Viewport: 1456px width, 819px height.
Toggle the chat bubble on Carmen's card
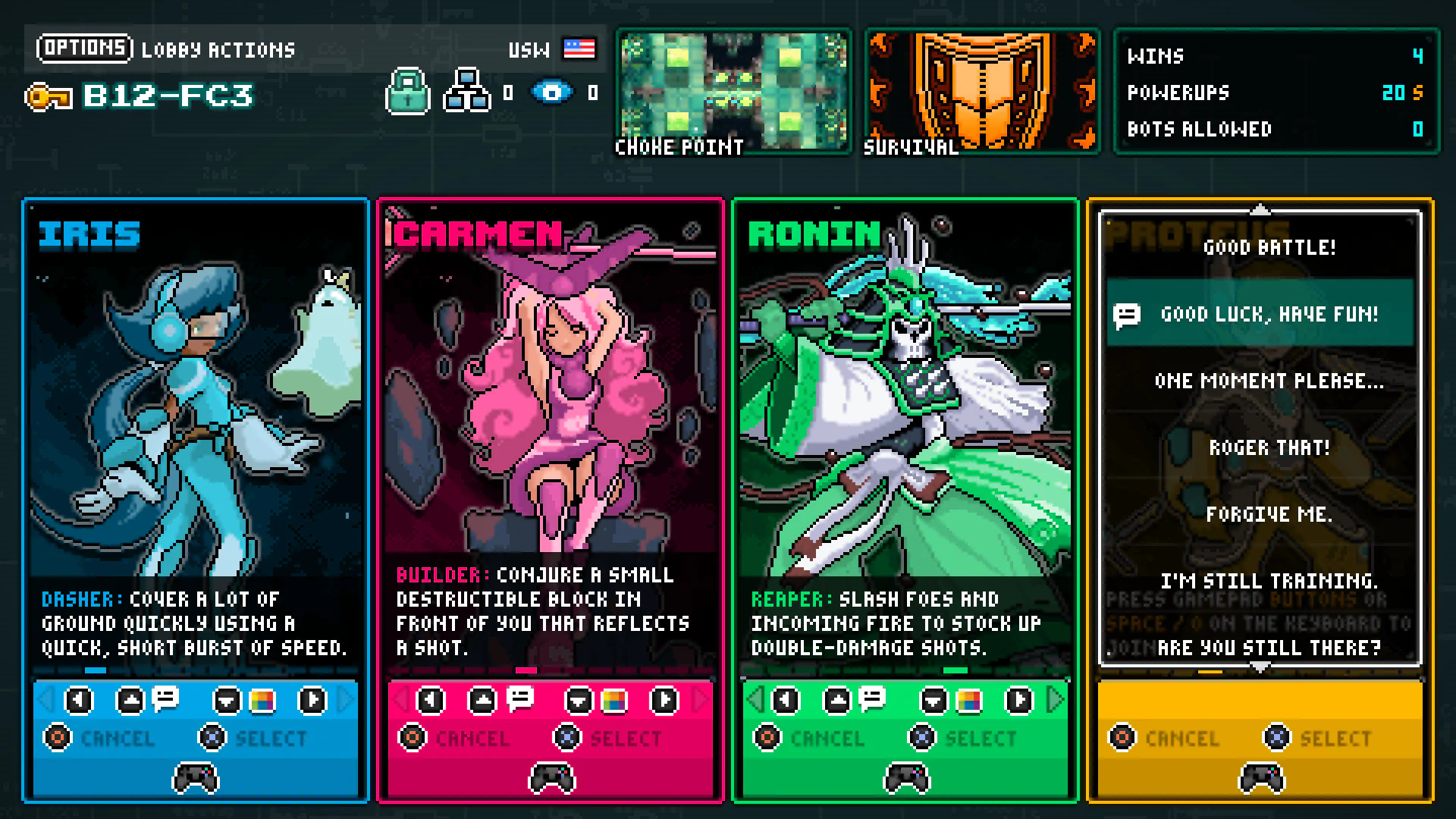click(519, 701)
